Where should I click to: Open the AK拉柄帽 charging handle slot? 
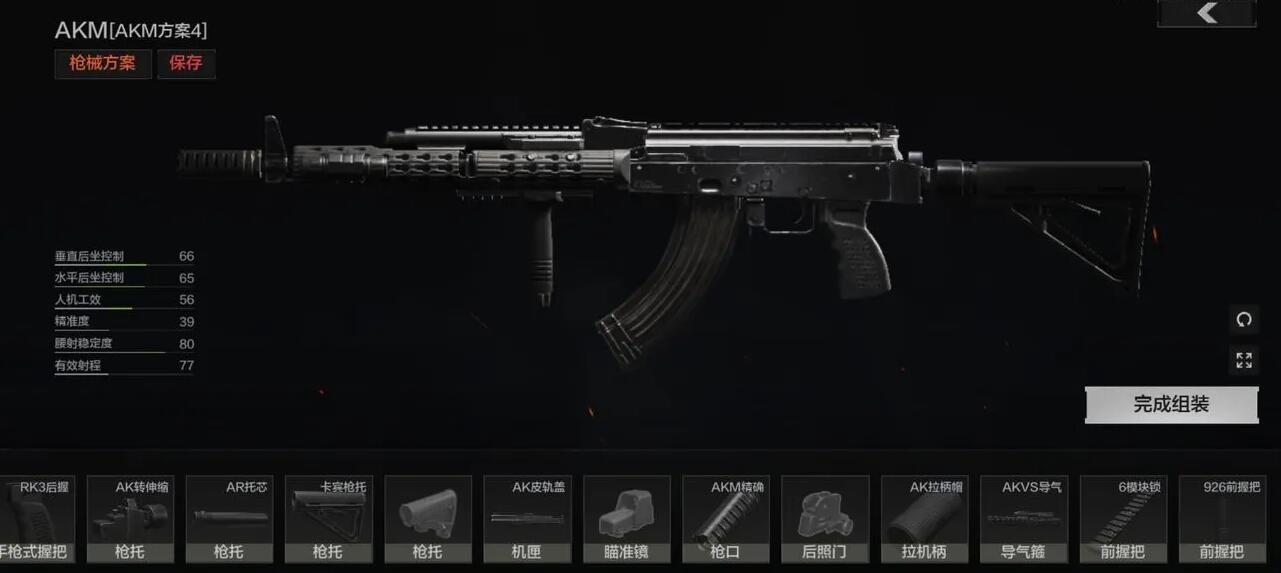pyautogui.click(x=924, y=518)
